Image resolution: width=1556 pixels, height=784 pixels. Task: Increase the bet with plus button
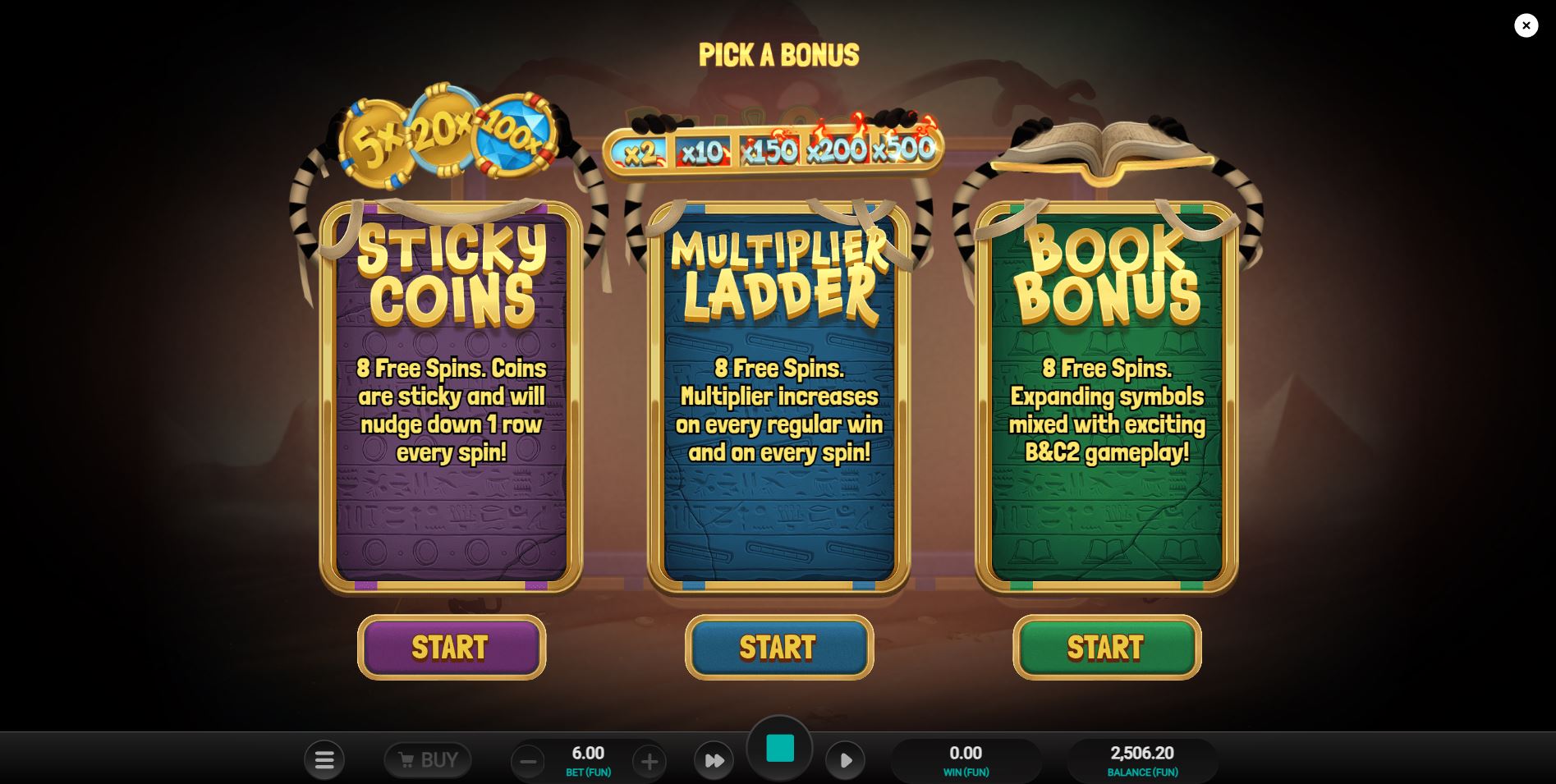[649, 760]
